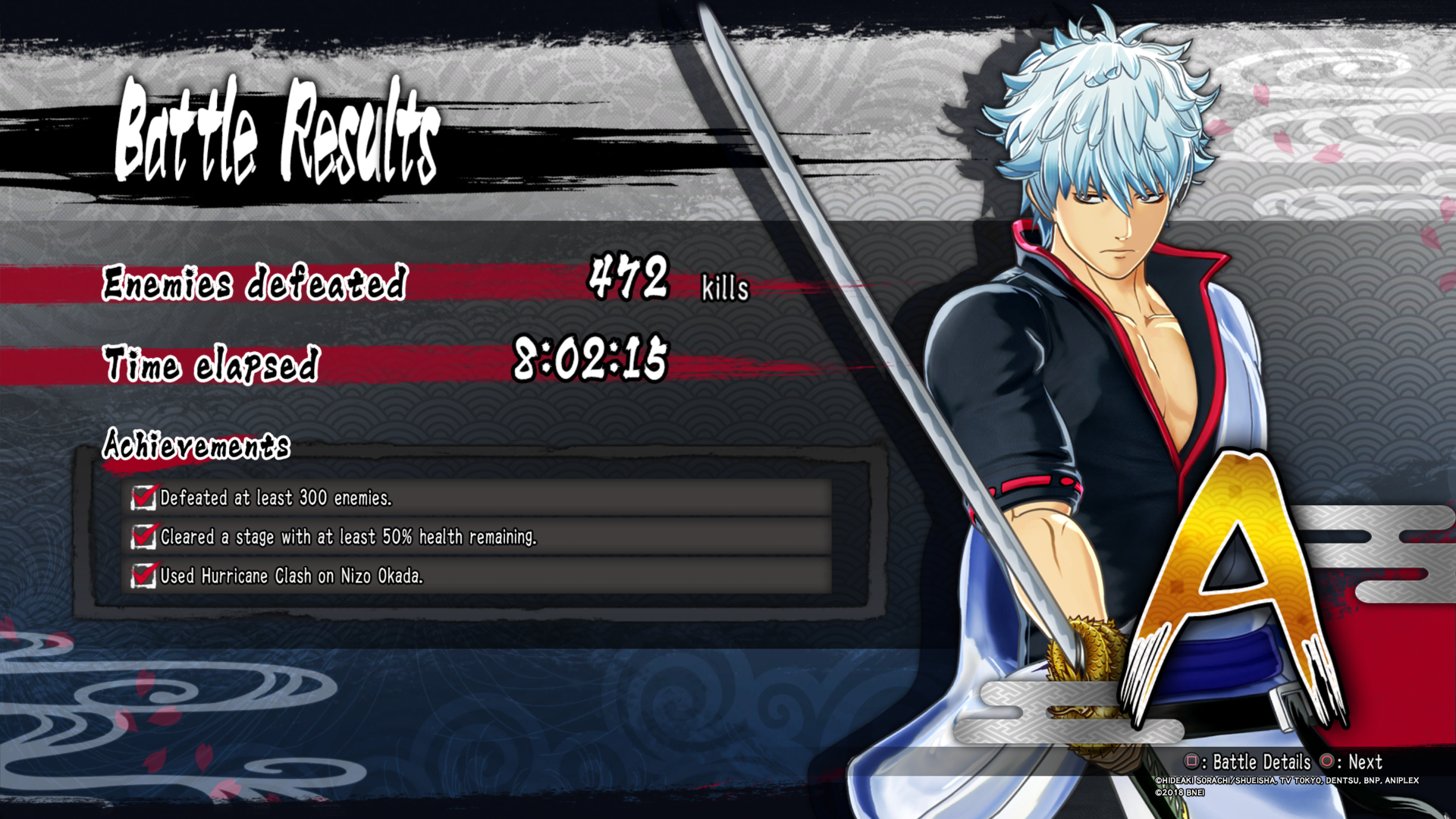Check the Used Hurricane Clash on Nizo Okada box
The height and width of the screenshot is (819, 1456).
[x=143, y=576]
